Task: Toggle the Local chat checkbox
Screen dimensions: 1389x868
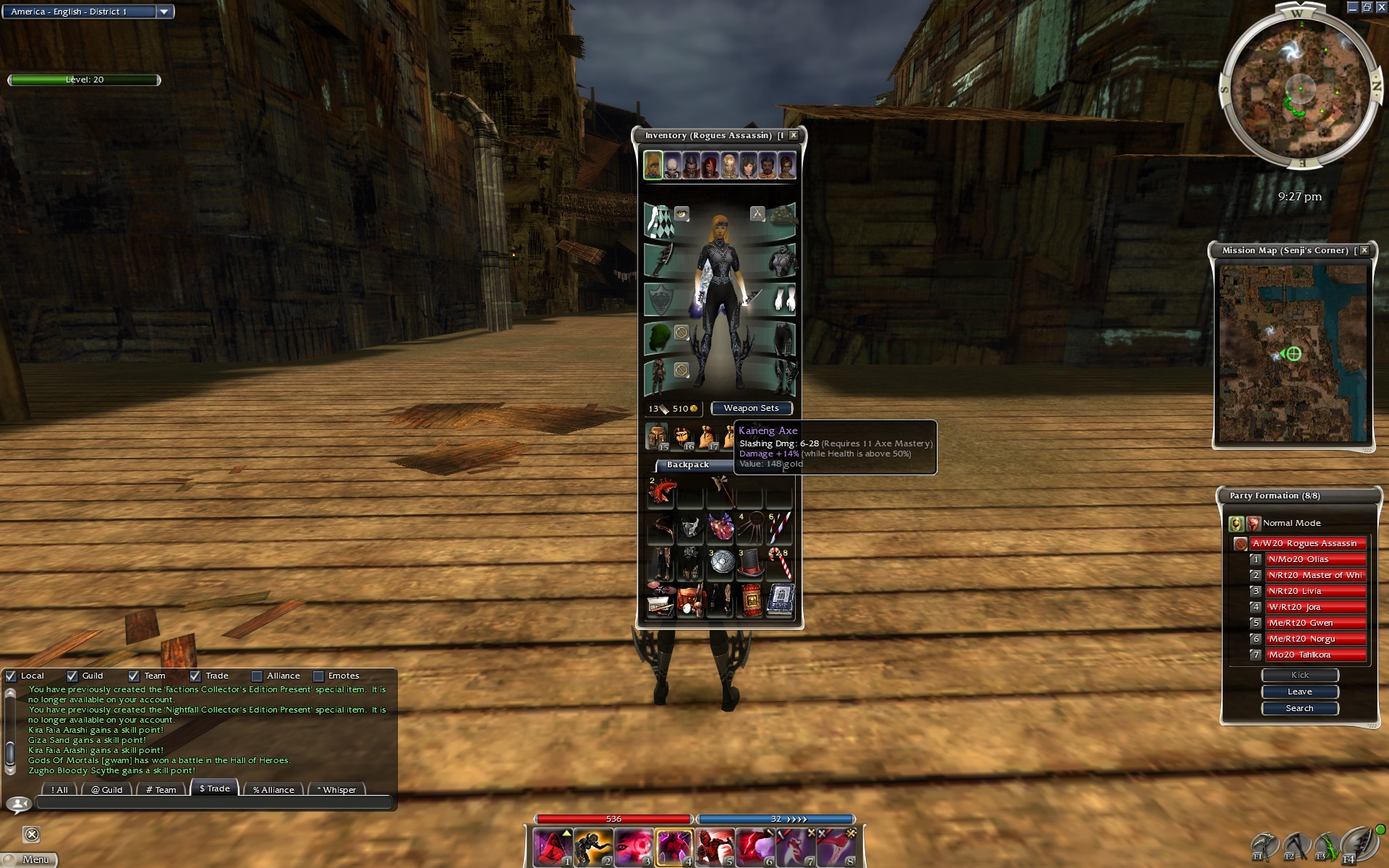Action: click(11, 676)
